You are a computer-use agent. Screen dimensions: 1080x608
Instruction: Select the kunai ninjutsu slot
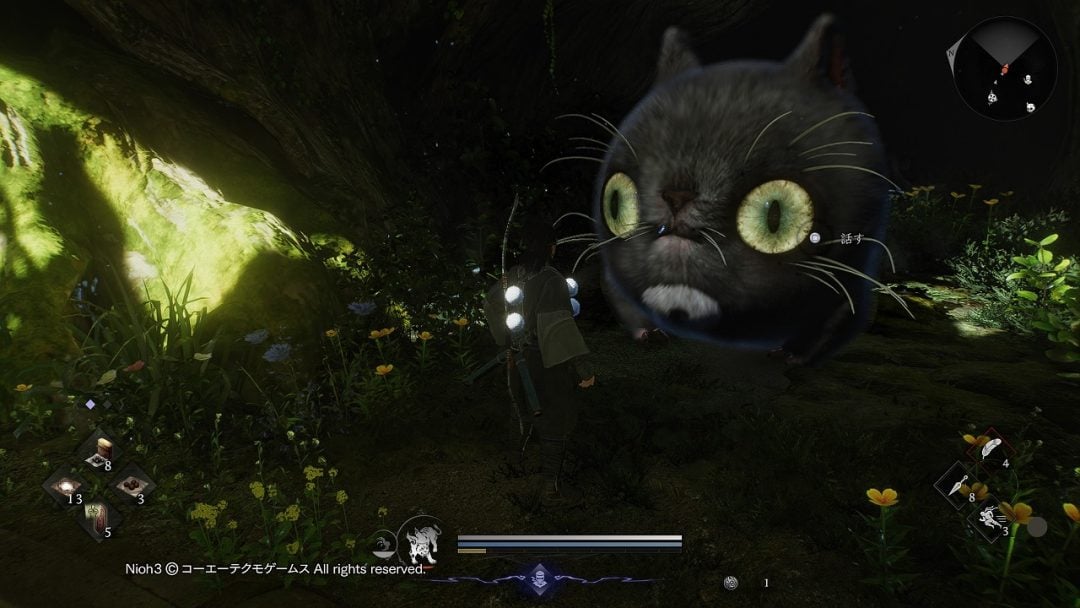[957, 484]
